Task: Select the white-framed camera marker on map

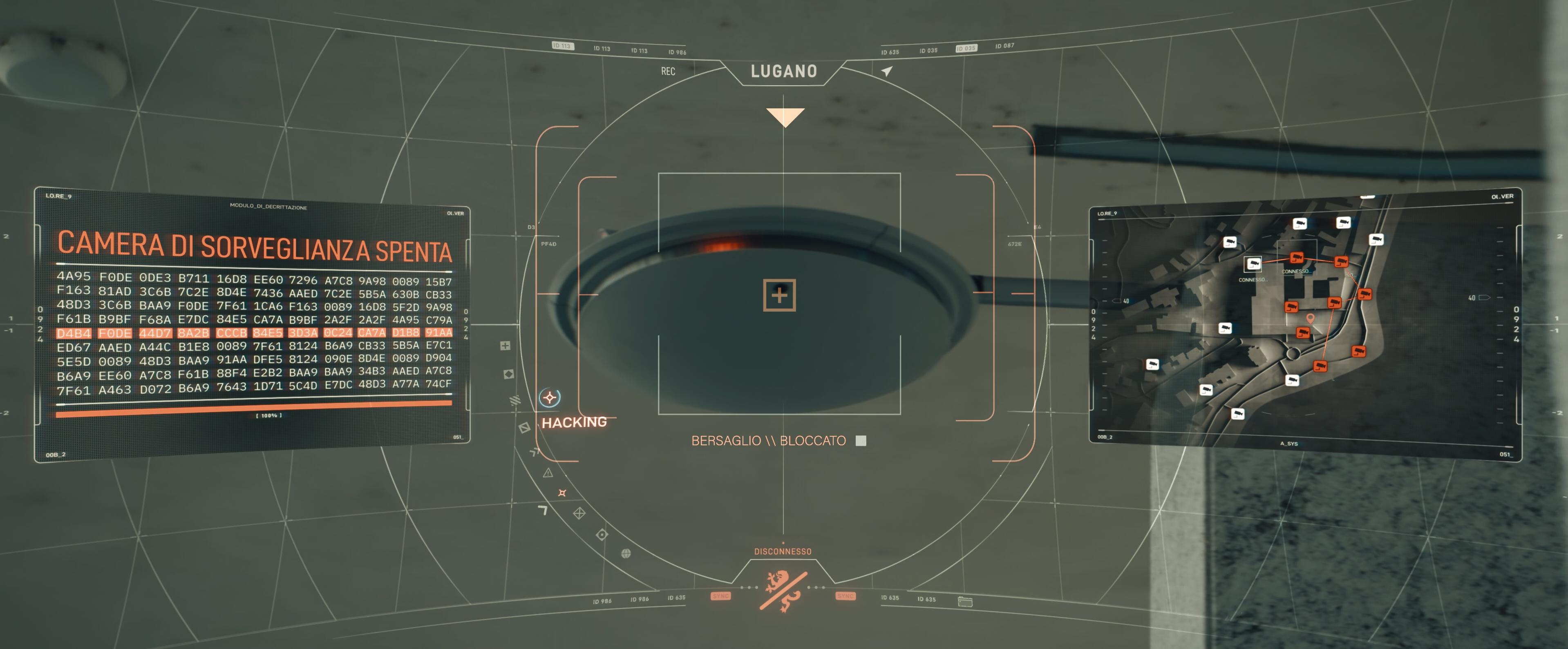Action: [x=1253, y=264]
